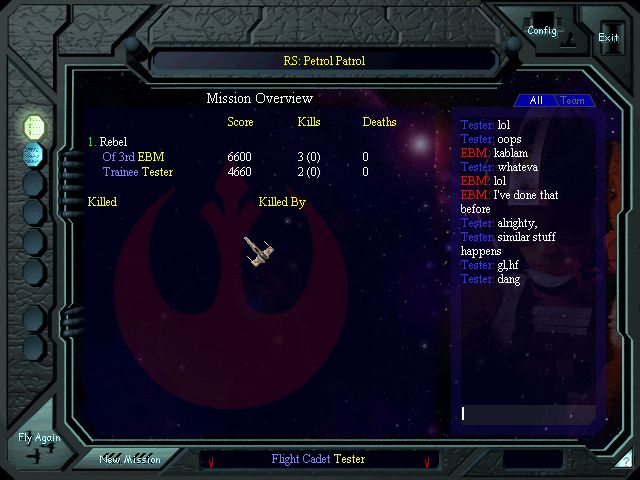Exit the debriefing screen
The height and width of the screenshot is (480, 640).
point(608,37)
